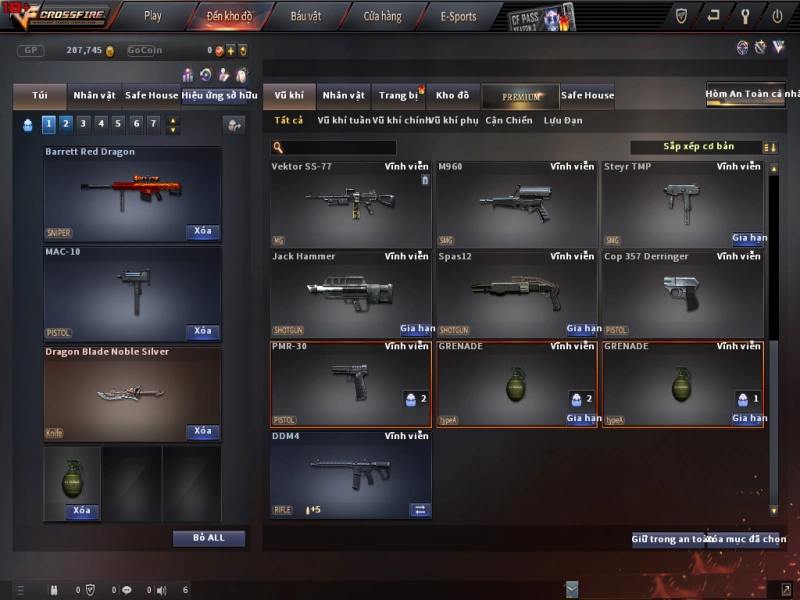Filter by Cận Chiến weapons
Image resolution: width=800 pixels, height=600 pixels.
coord(509,121)
